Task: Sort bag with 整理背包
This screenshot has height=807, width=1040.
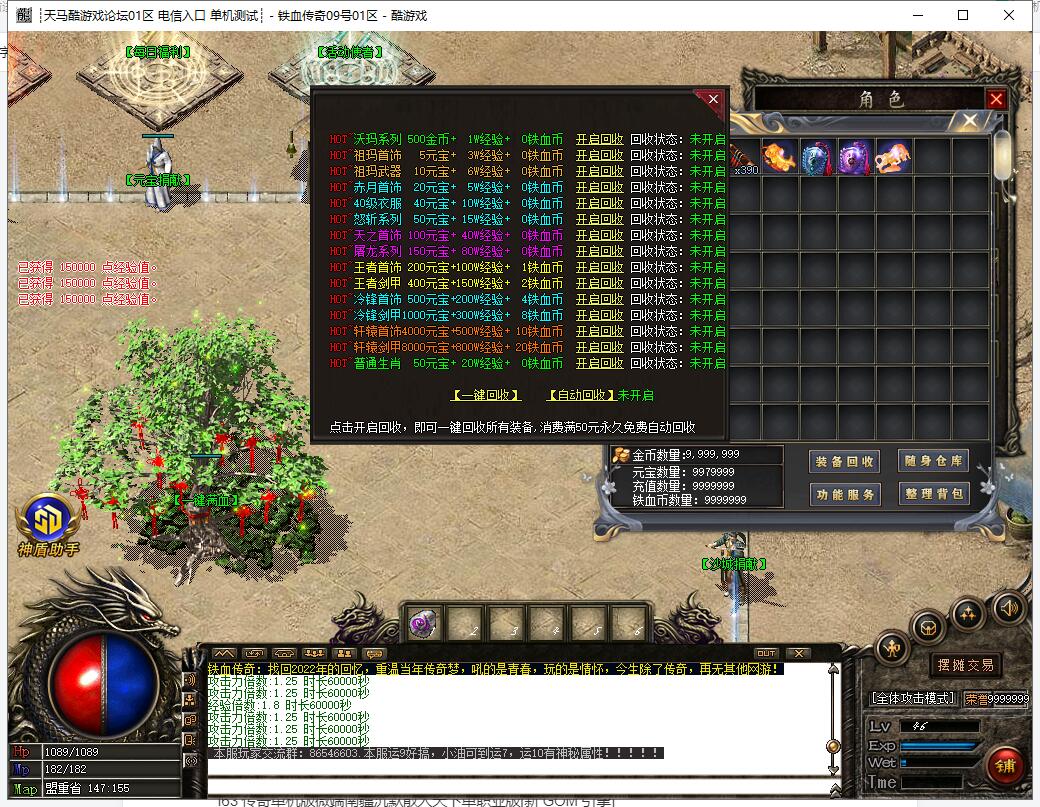Action: 934,494
